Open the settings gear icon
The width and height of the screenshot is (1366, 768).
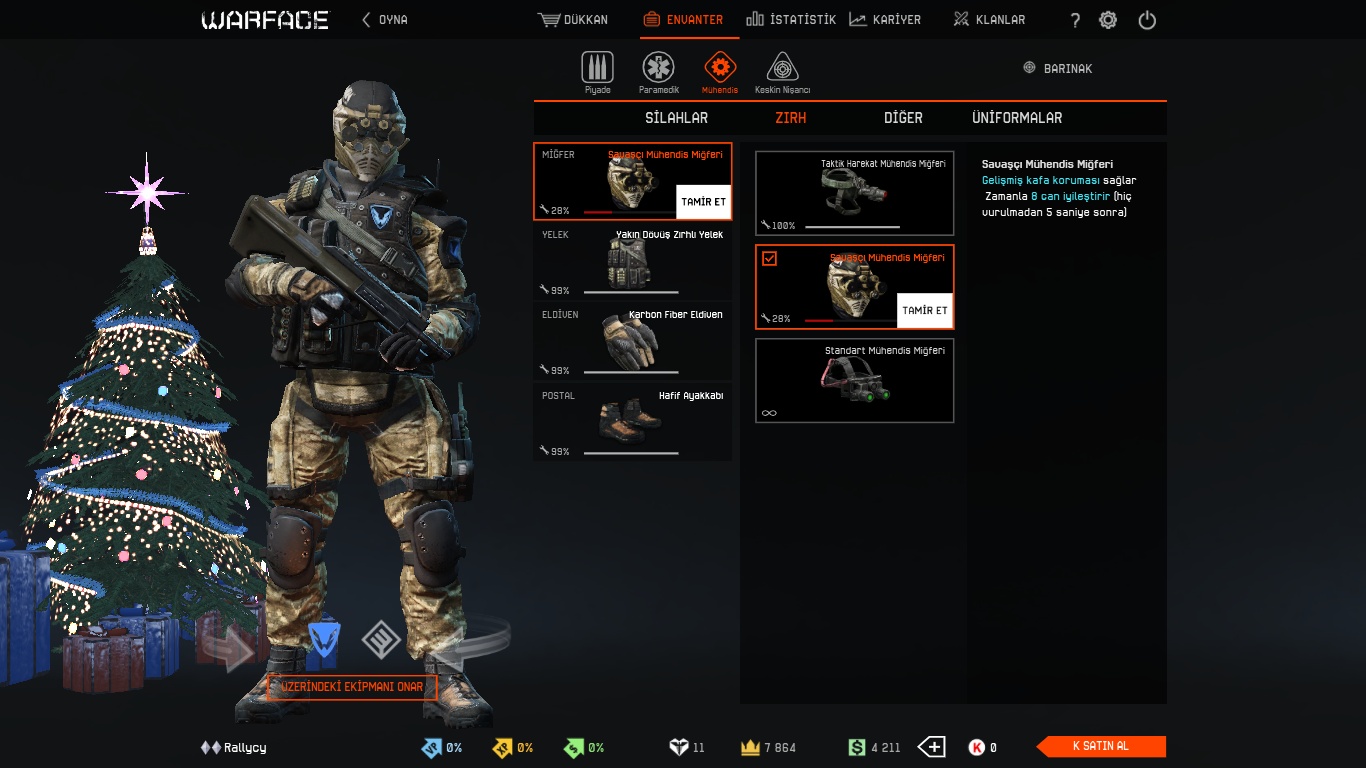[1108, 20]
